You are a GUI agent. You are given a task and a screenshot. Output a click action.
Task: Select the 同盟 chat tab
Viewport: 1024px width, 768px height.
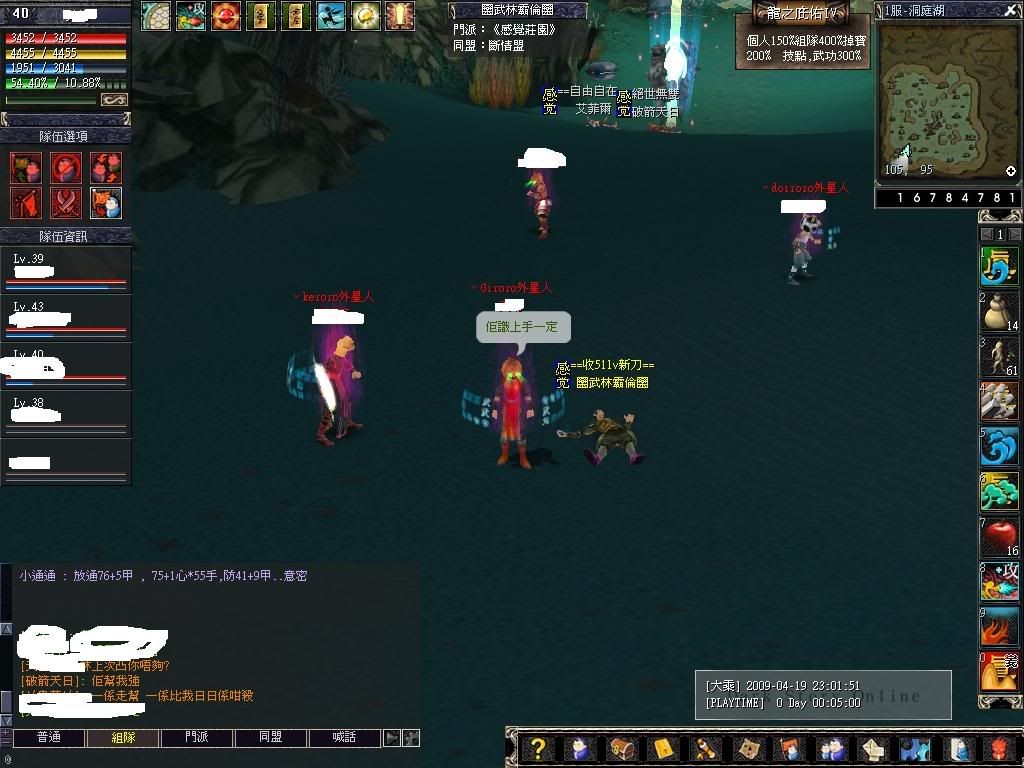click(x=270, y=738)
